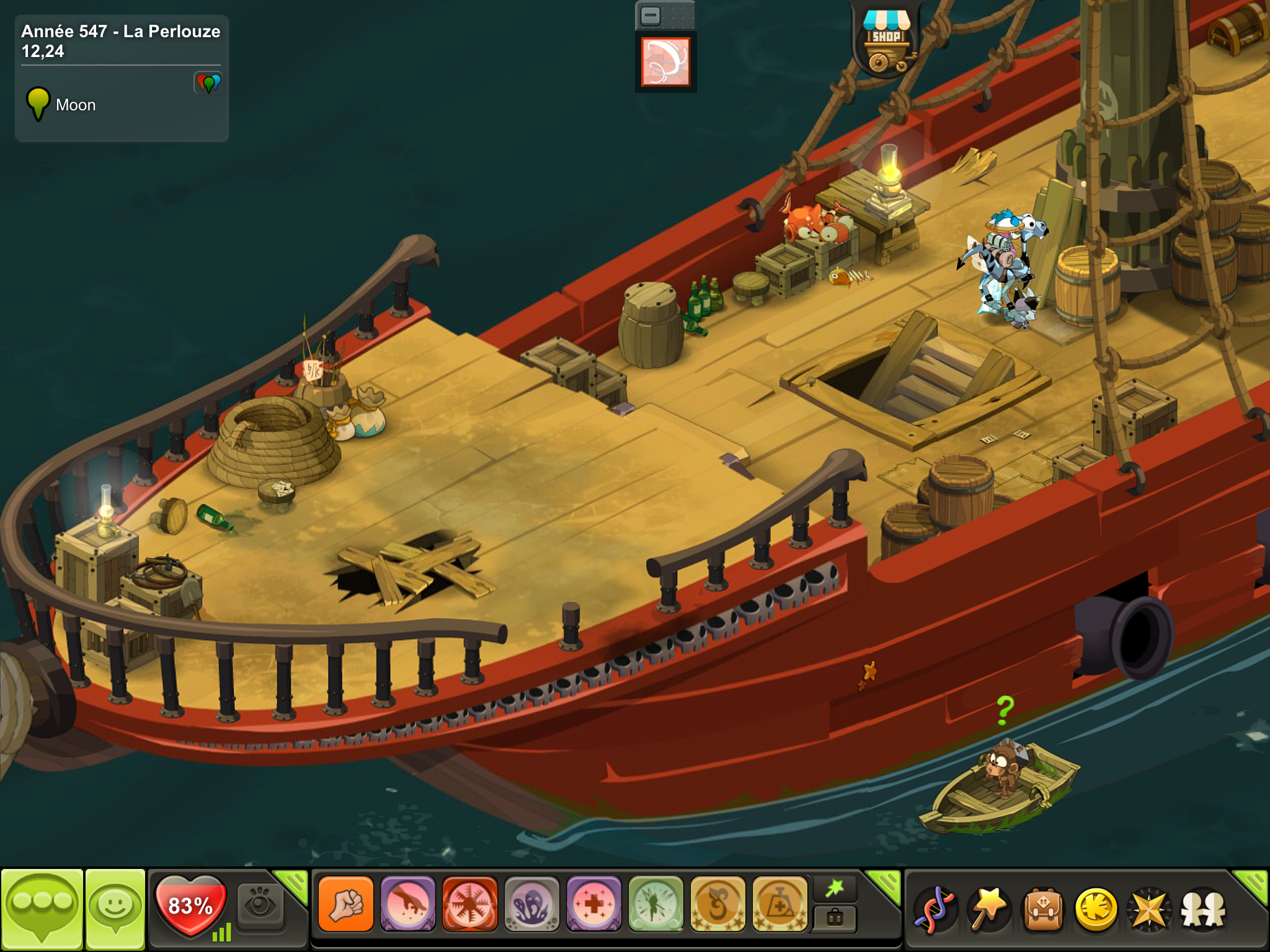The image size is (1270, 952).
Task: Open the star wand spells menu
Action: tap(989, 909)
